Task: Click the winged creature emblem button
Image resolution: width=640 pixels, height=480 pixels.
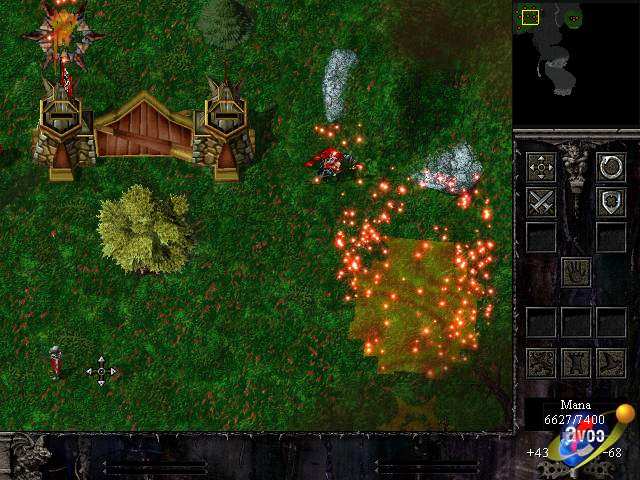Action: [610, 362]
